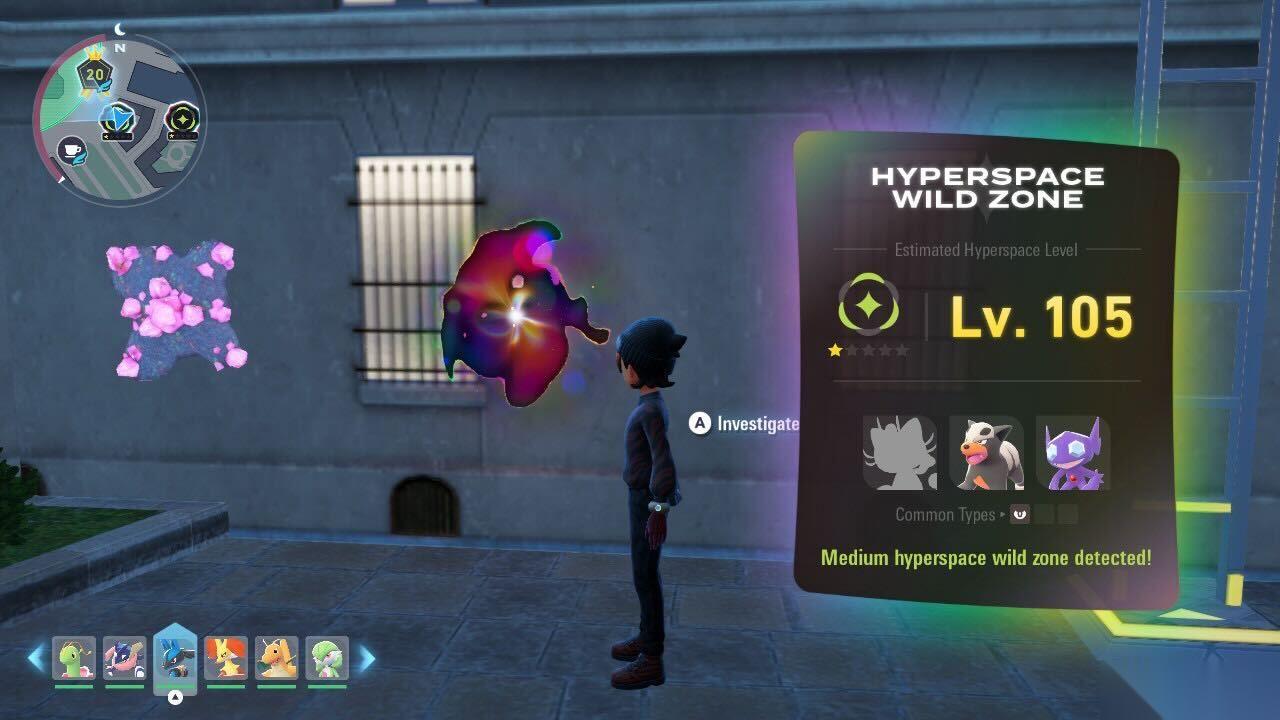
Task: Click the green star hyperspace minimap marker
Action: click(182, 119)
